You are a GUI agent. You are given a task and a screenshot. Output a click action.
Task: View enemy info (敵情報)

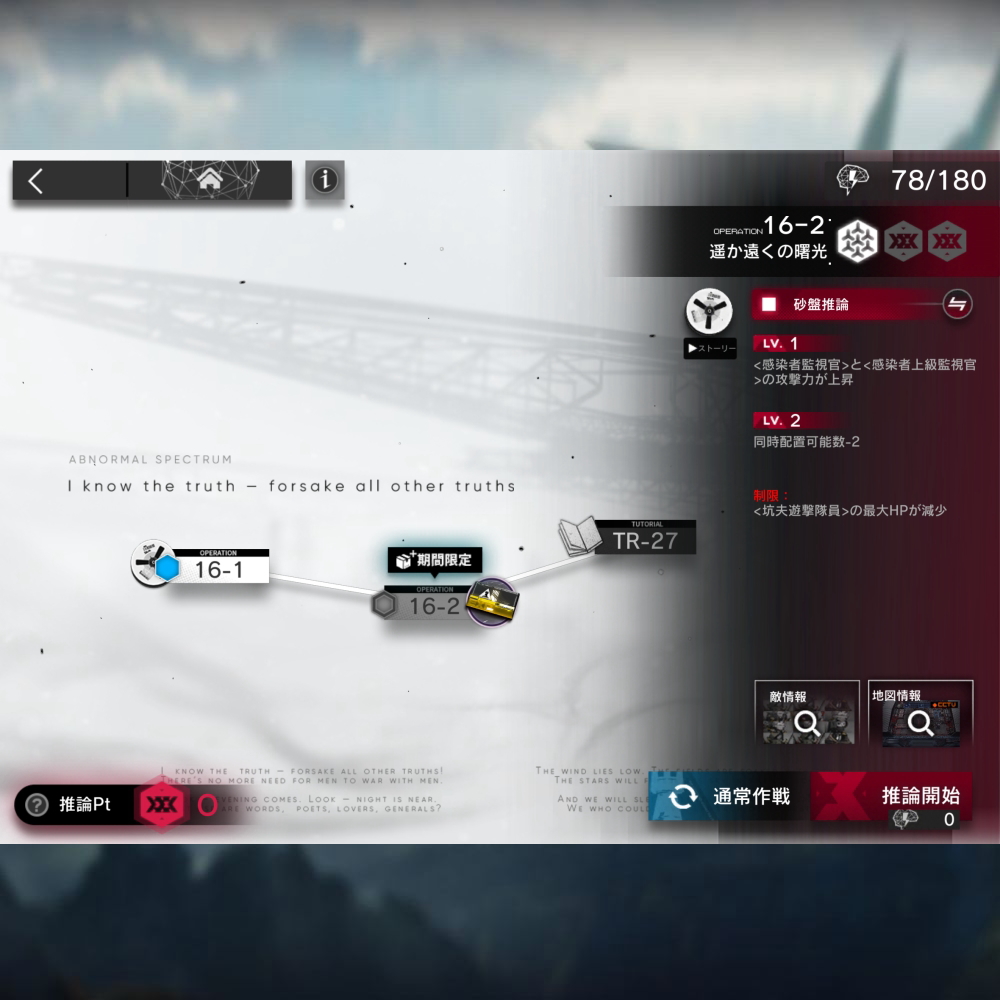[806, 714]
